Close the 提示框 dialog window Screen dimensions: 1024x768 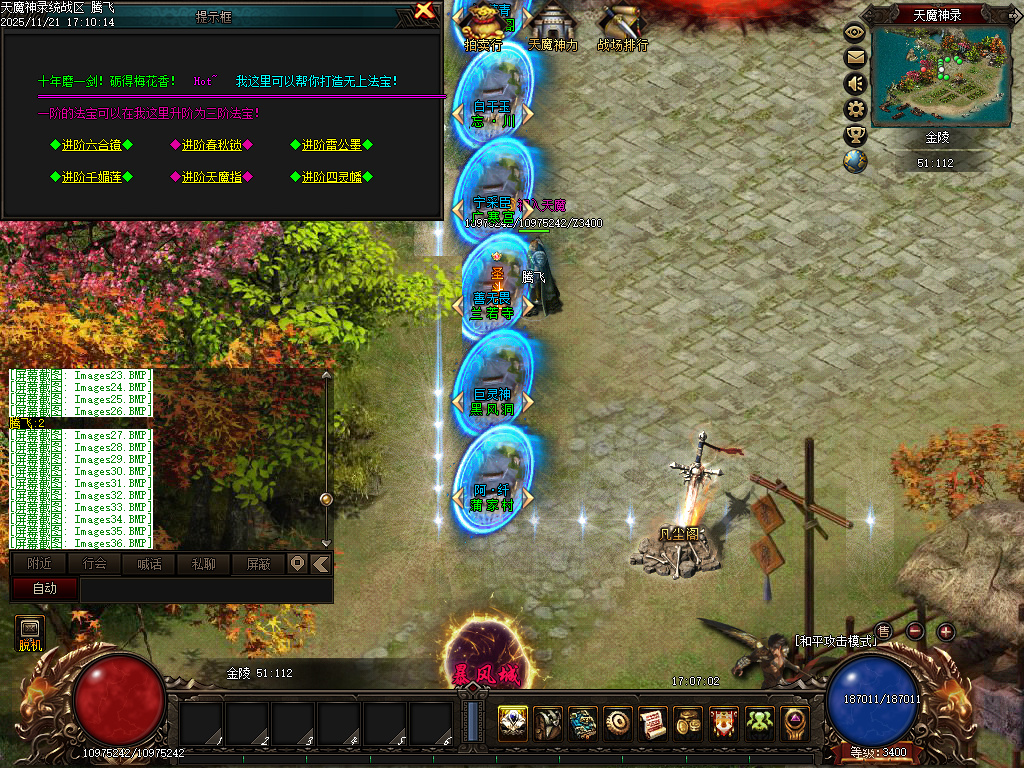(425, 12)
